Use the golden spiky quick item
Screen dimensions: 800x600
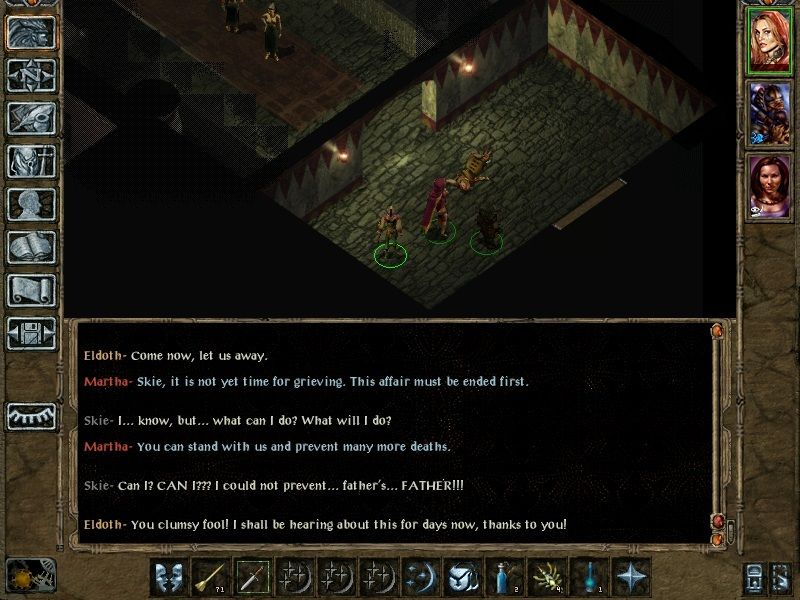(548, 577)
